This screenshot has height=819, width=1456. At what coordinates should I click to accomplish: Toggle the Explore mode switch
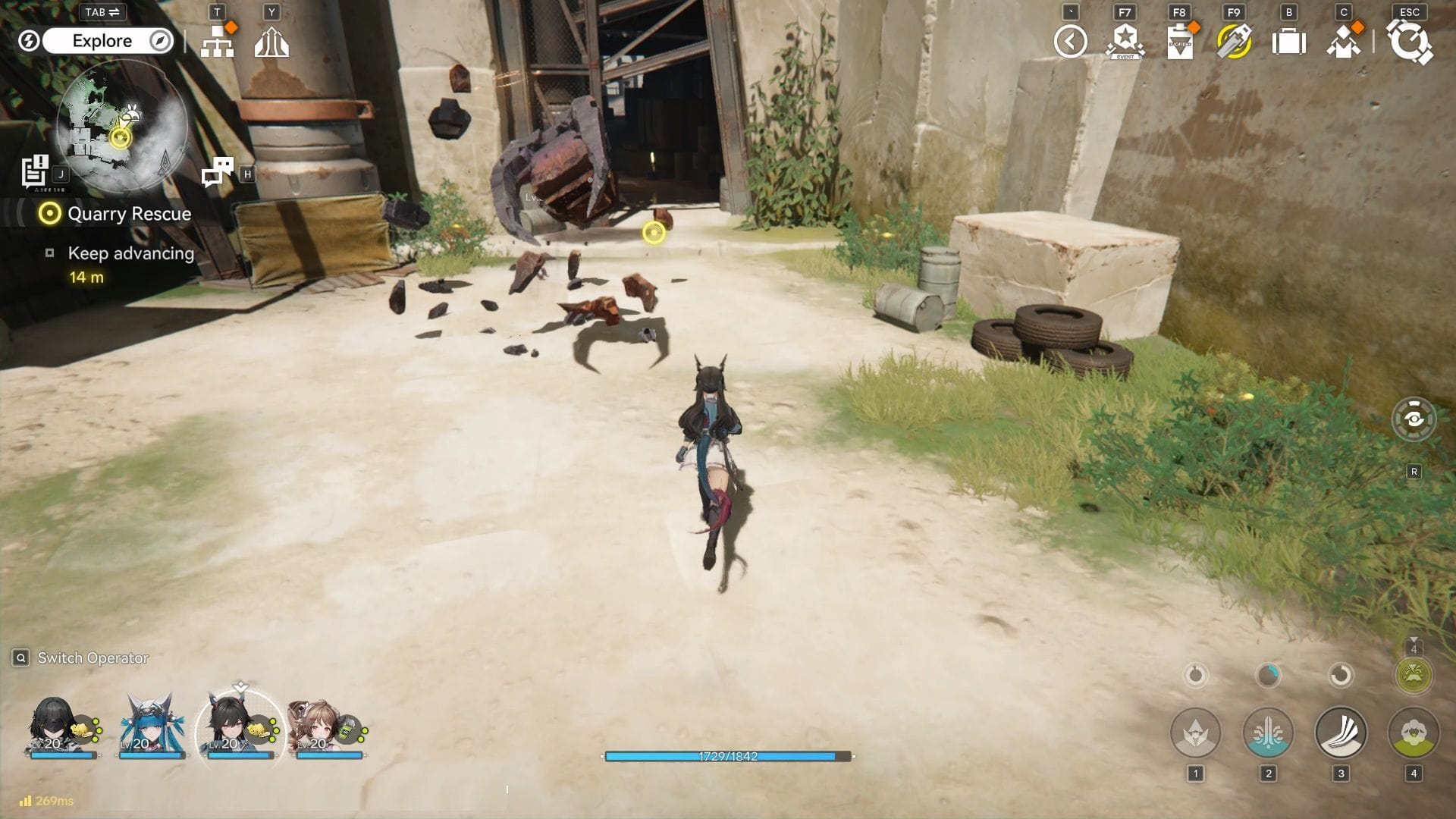106,41
